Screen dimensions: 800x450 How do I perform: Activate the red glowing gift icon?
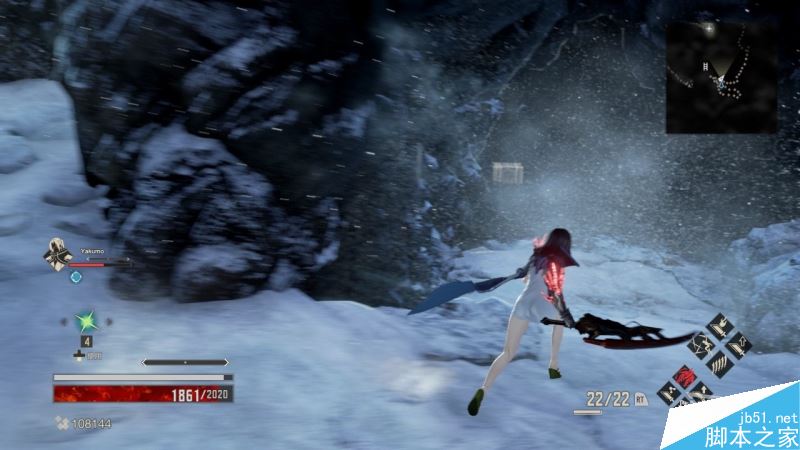click(x=687, y=375)
